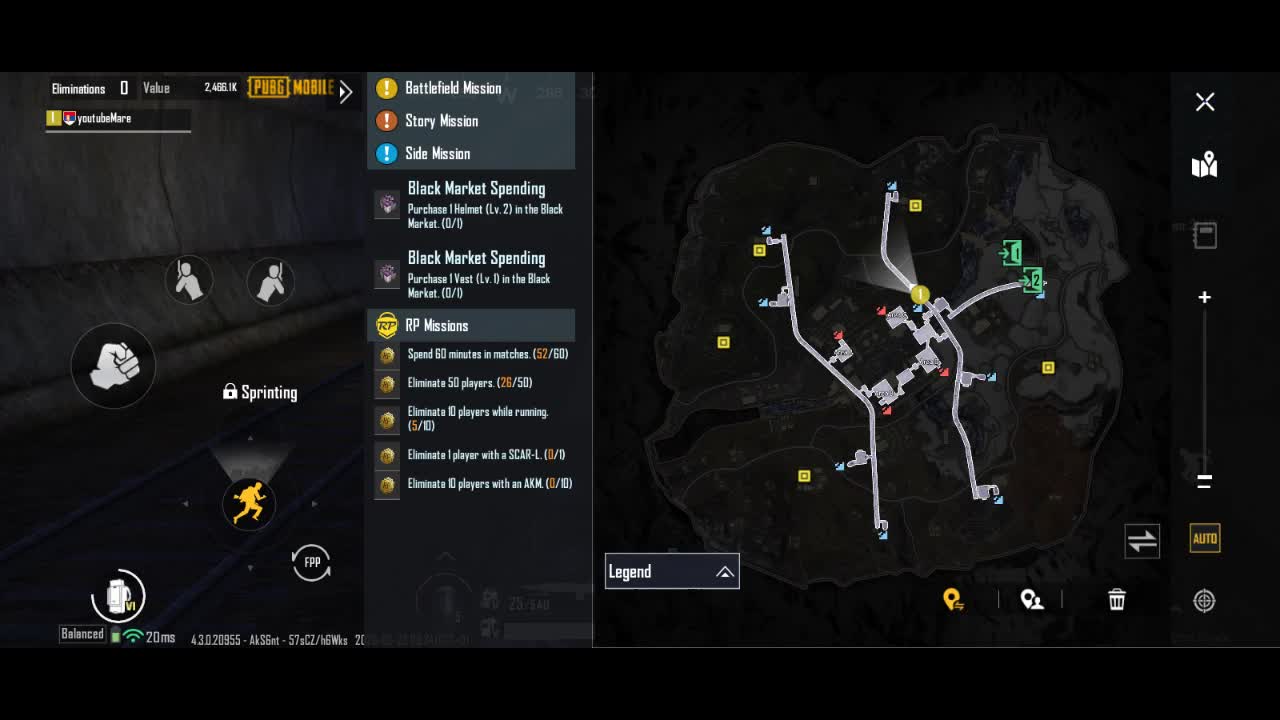Open the vest Black Market Spending mission
This screenshot has width=1280, height=720.
click(x=476, y=273)
